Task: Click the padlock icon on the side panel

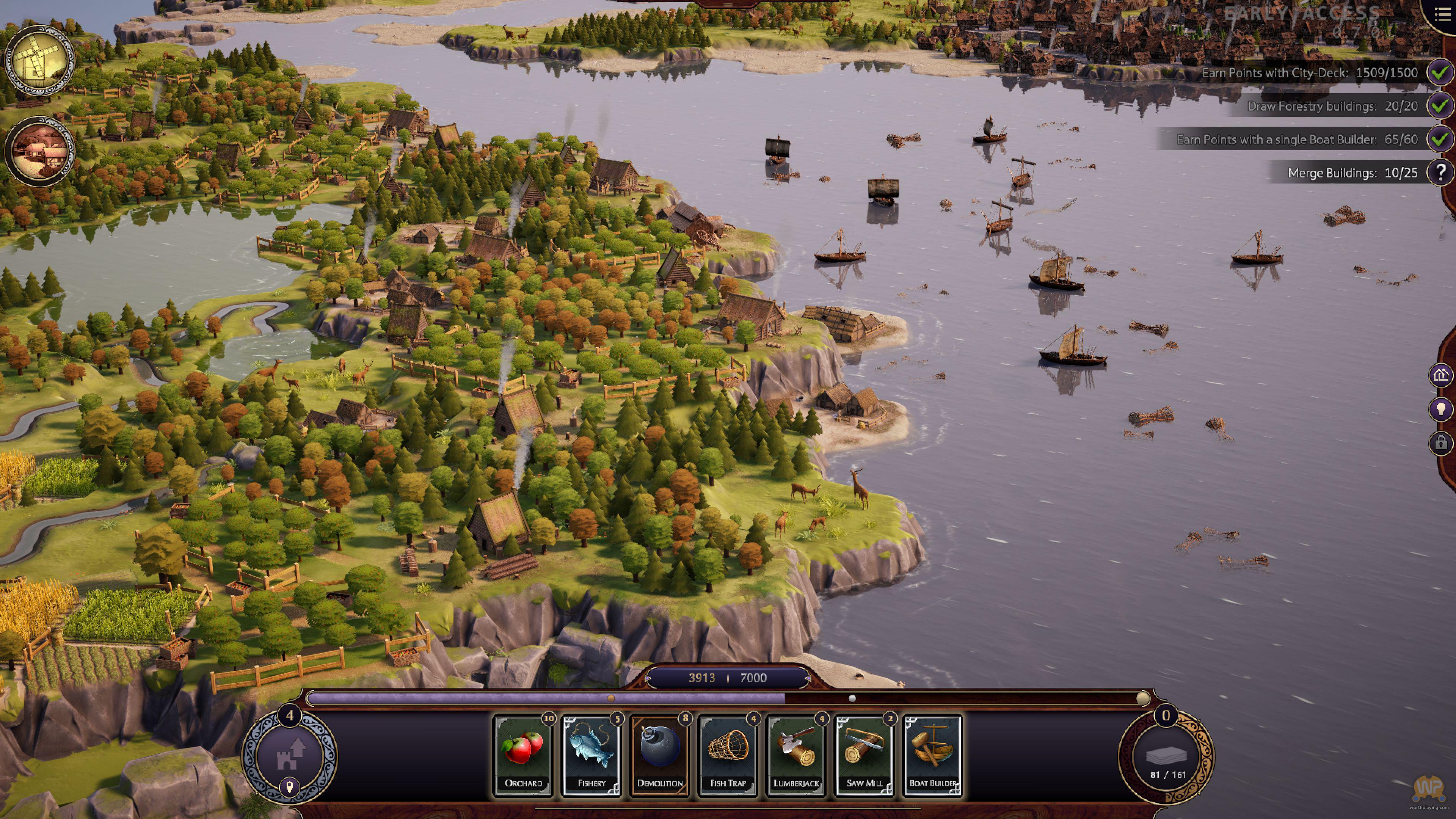Action: click(x=1441, y=442)
